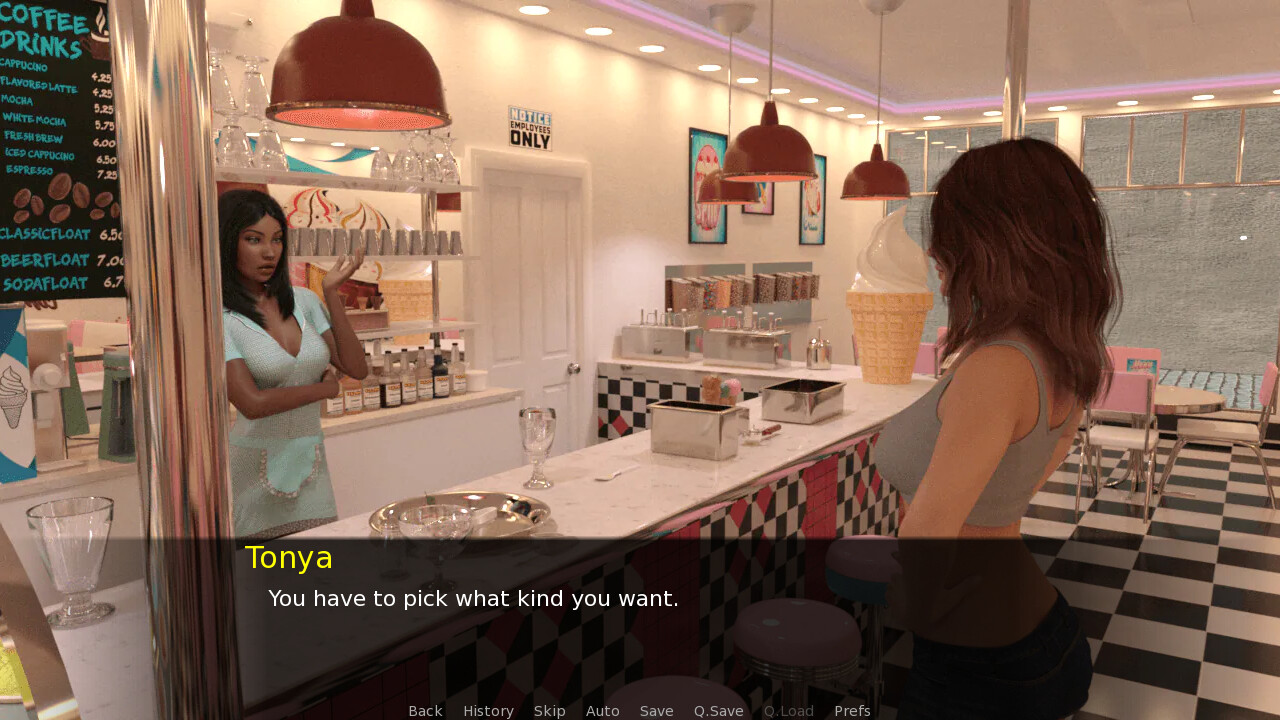This screenshot has height=720, width=1280.
Task: Activate Skip to fast-forward dialogue
Action: pos(549,711)
